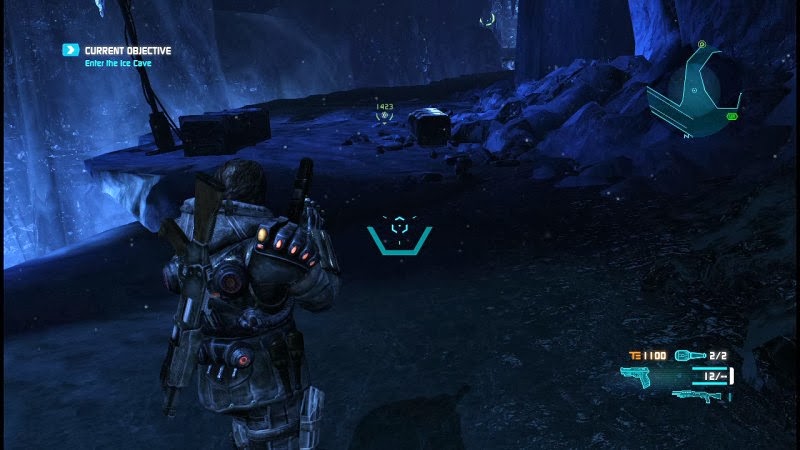This screenshot has width=800, height=450.
Task: Select the grenade icon
Action: coord(690,355)
